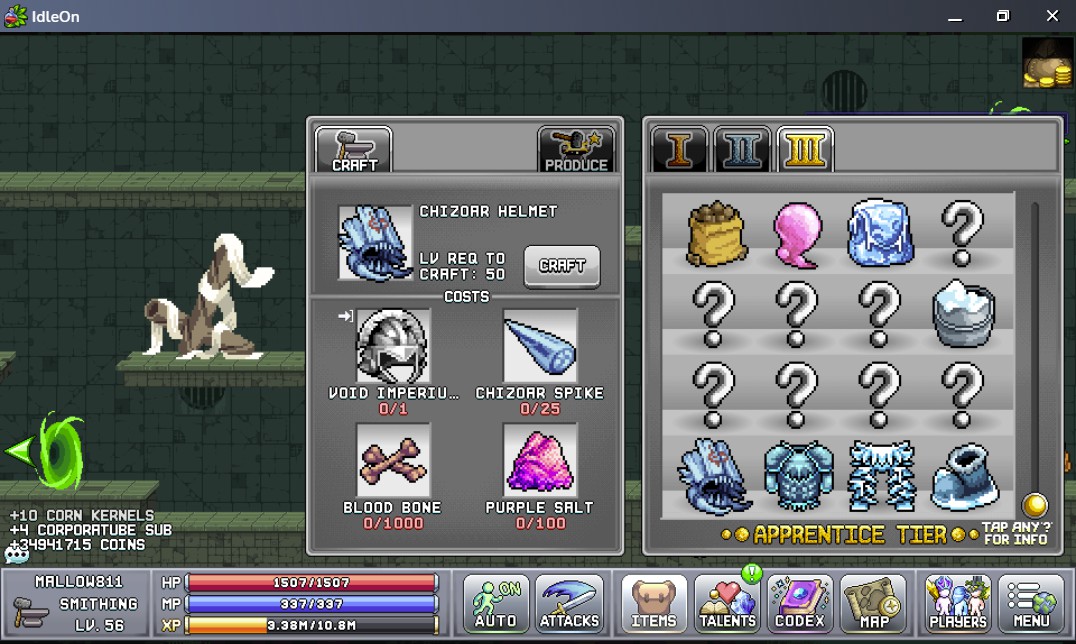
Task: Choose the brown sack recipe
Action: coord(714,234)
